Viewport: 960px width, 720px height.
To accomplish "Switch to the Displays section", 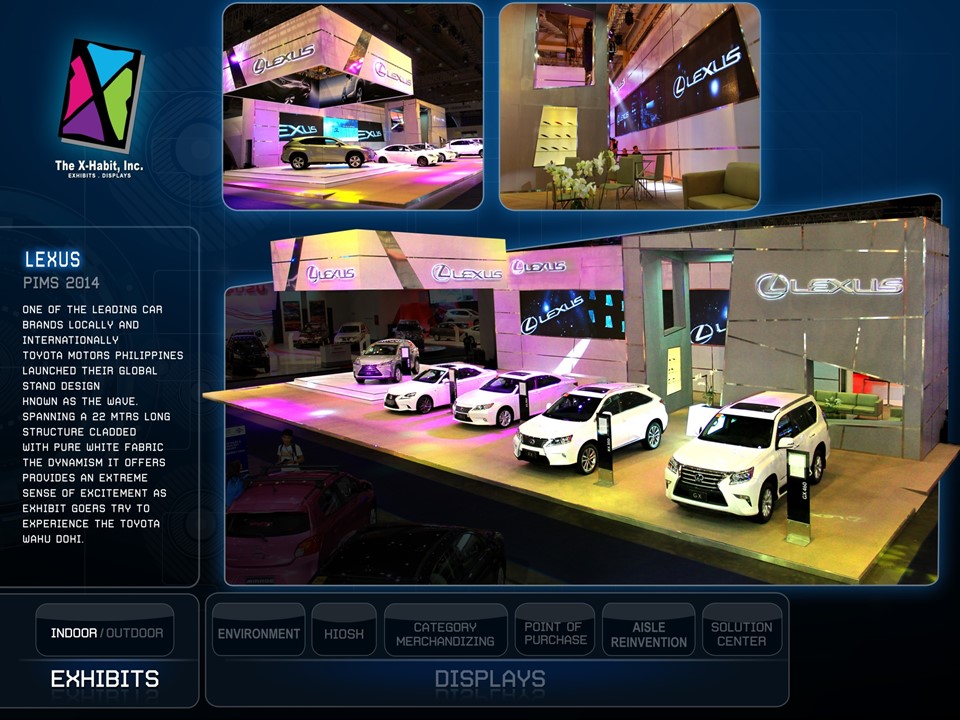I will [490, 680].
